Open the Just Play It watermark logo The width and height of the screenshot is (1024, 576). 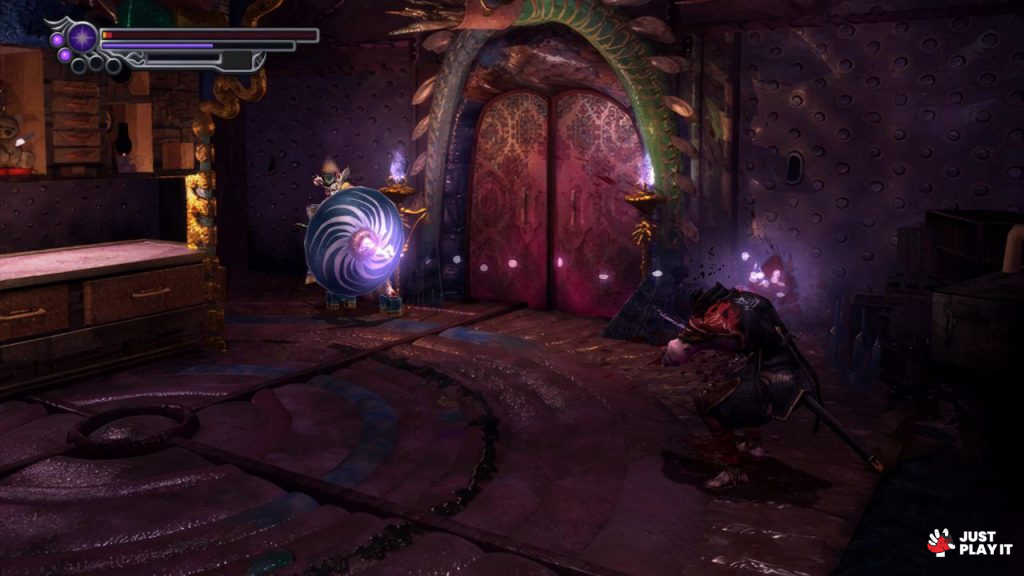[x=969, y=541]
